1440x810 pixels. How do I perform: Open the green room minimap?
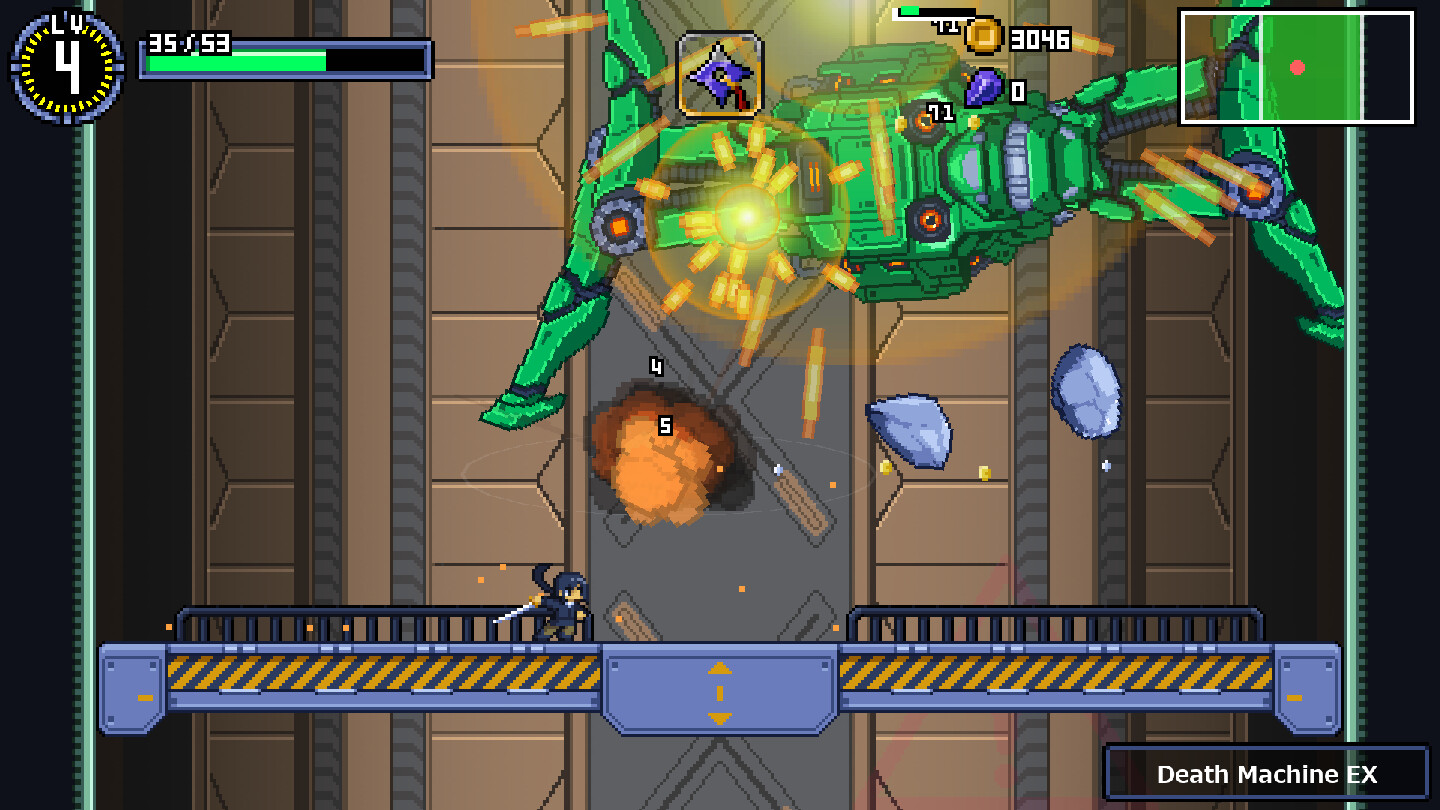click(x=1297, y=68)
